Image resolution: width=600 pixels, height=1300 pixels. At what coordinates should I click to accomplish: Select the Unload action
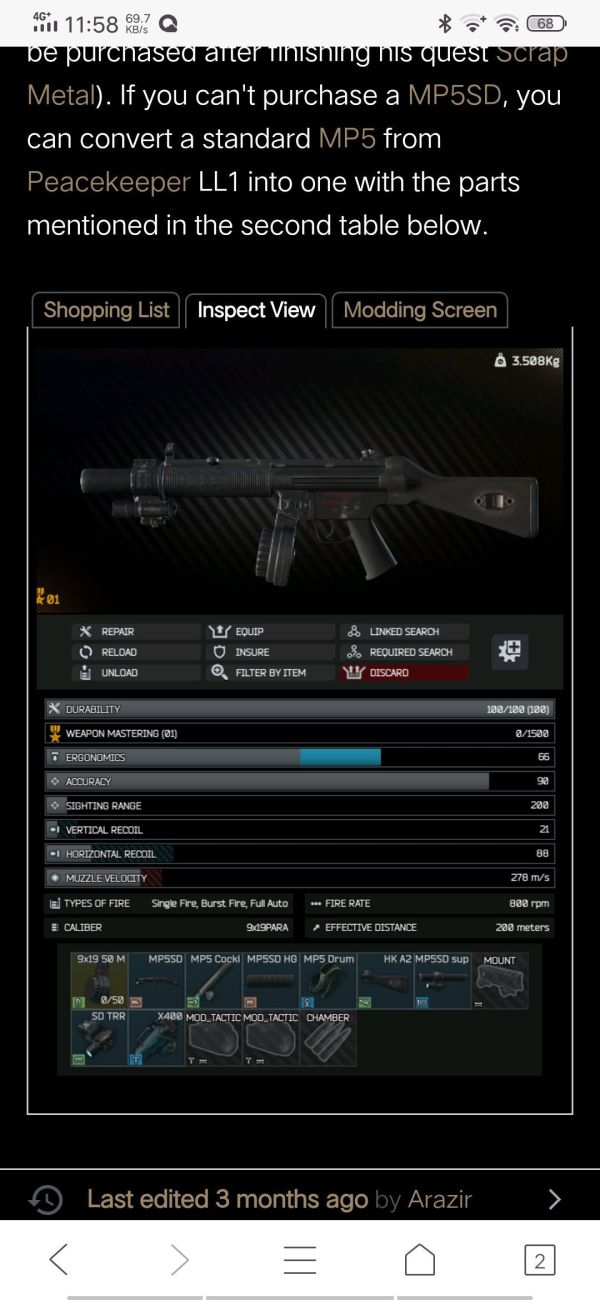point(109,673)
